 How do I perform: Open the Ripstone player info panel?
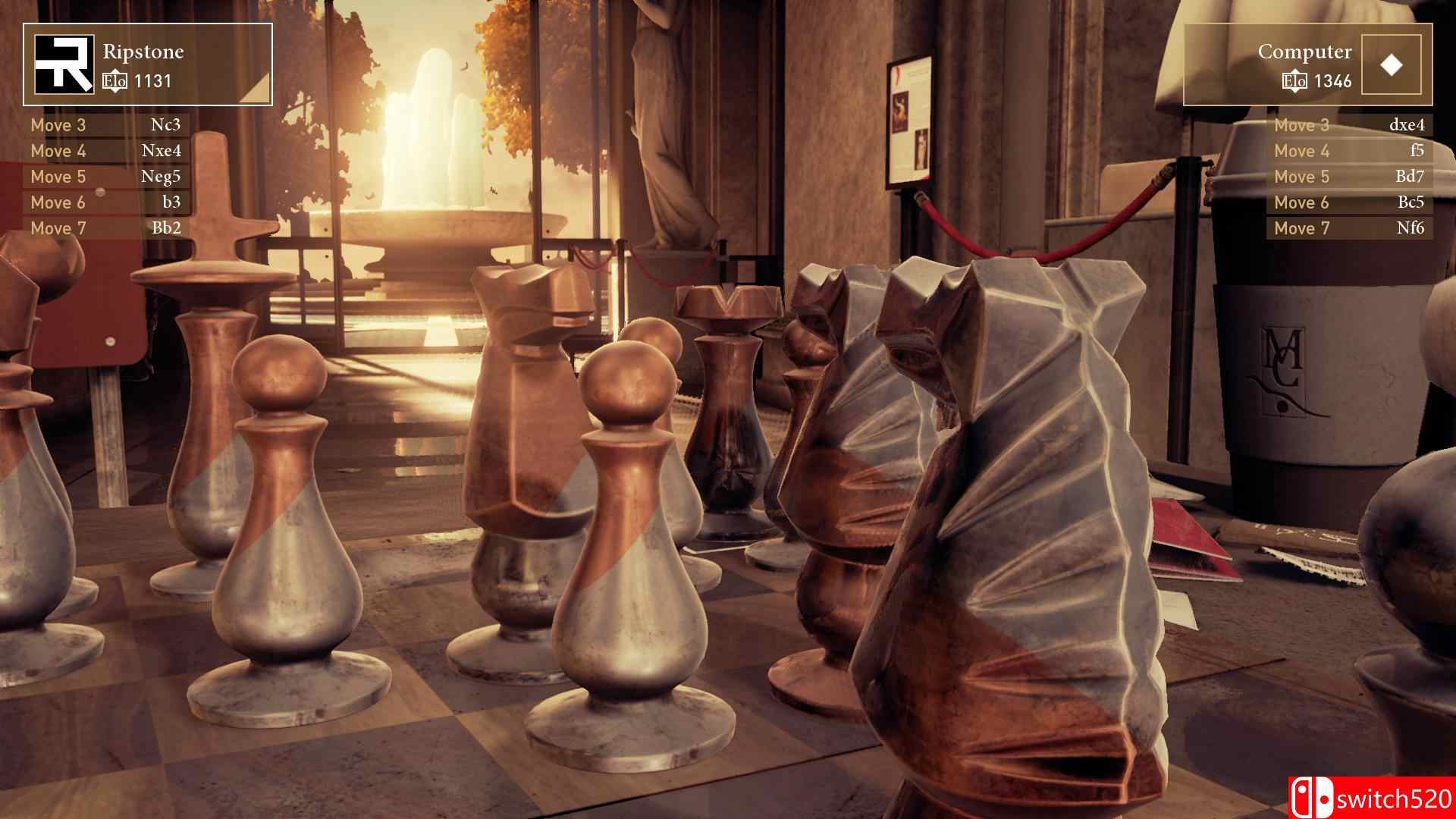(148, 64)
